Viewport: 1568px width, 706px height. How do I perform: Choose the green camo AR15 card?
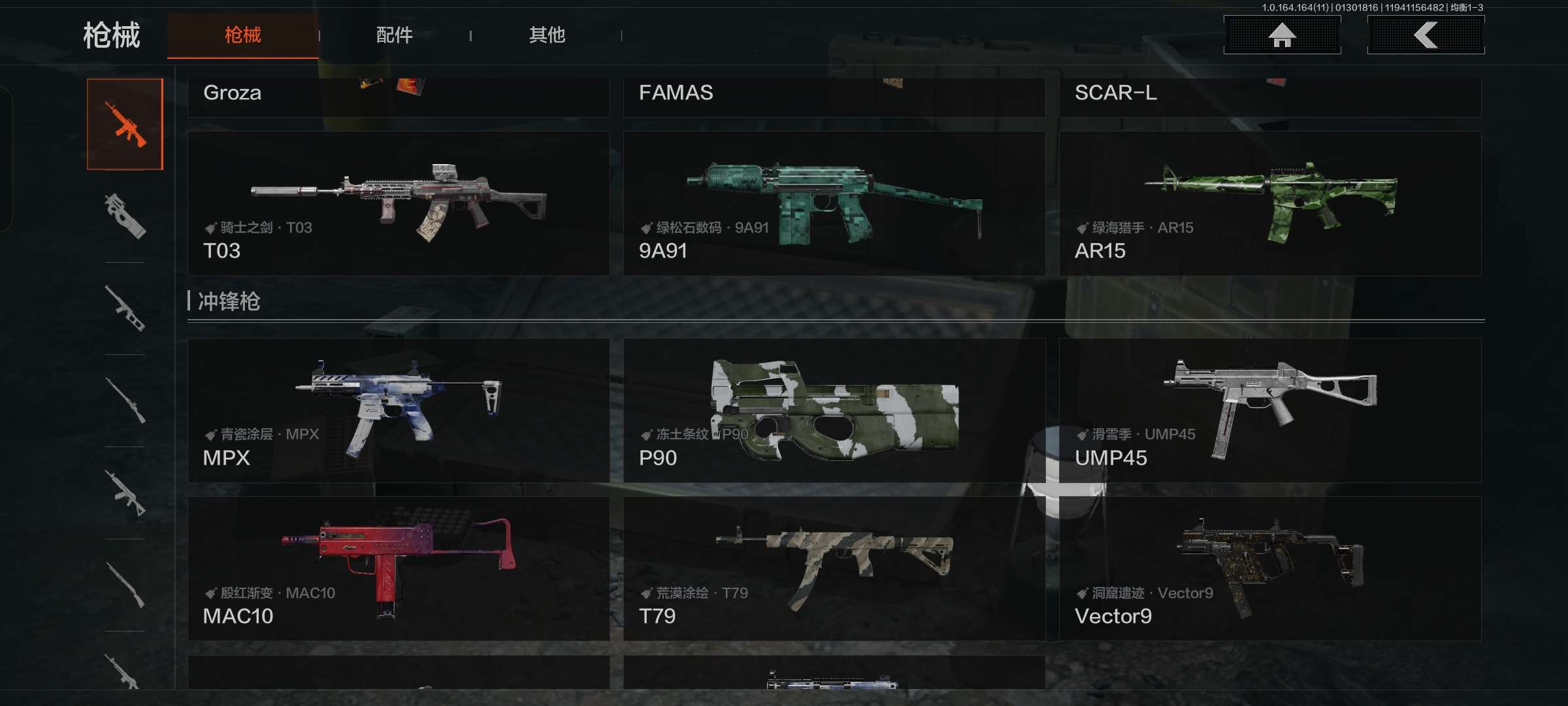1270,203
